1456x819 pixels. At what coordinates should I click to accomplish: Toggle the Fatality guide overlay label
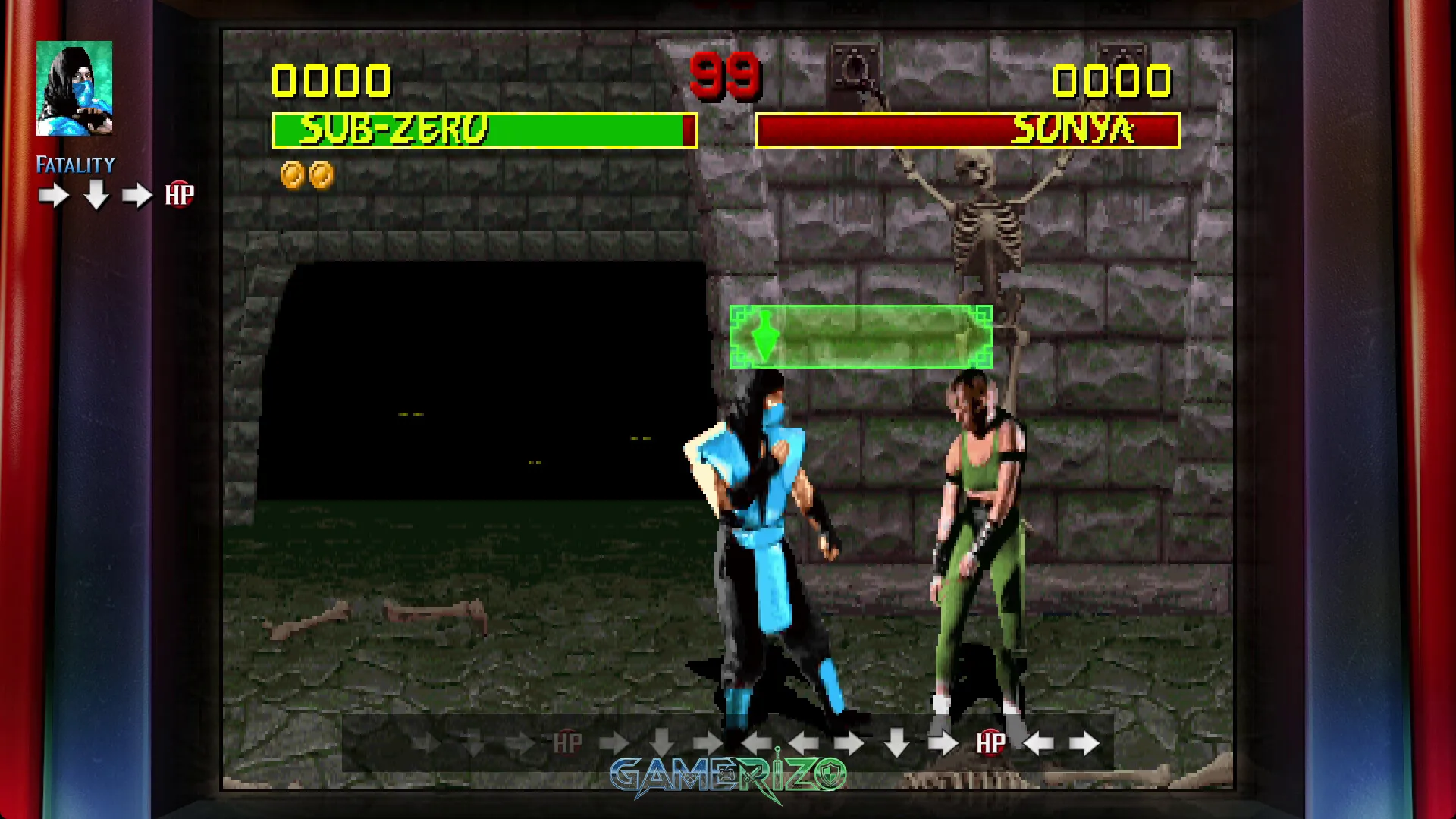pos(76,164)
